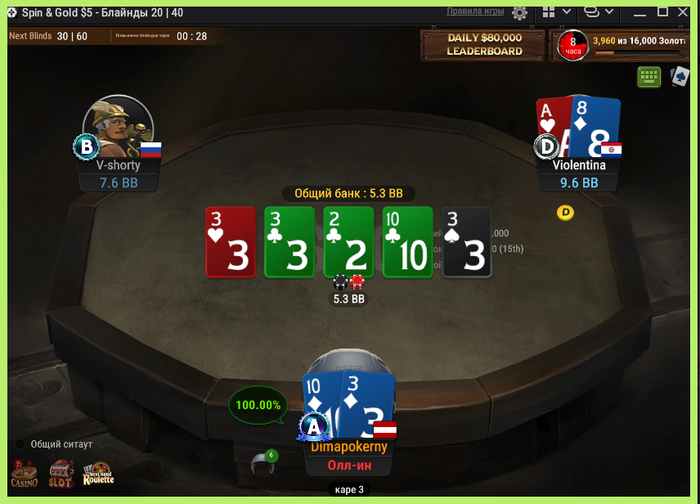Click the spade card icon
Image resolution: width=700 pixels, height=504 pixels.
680,76
